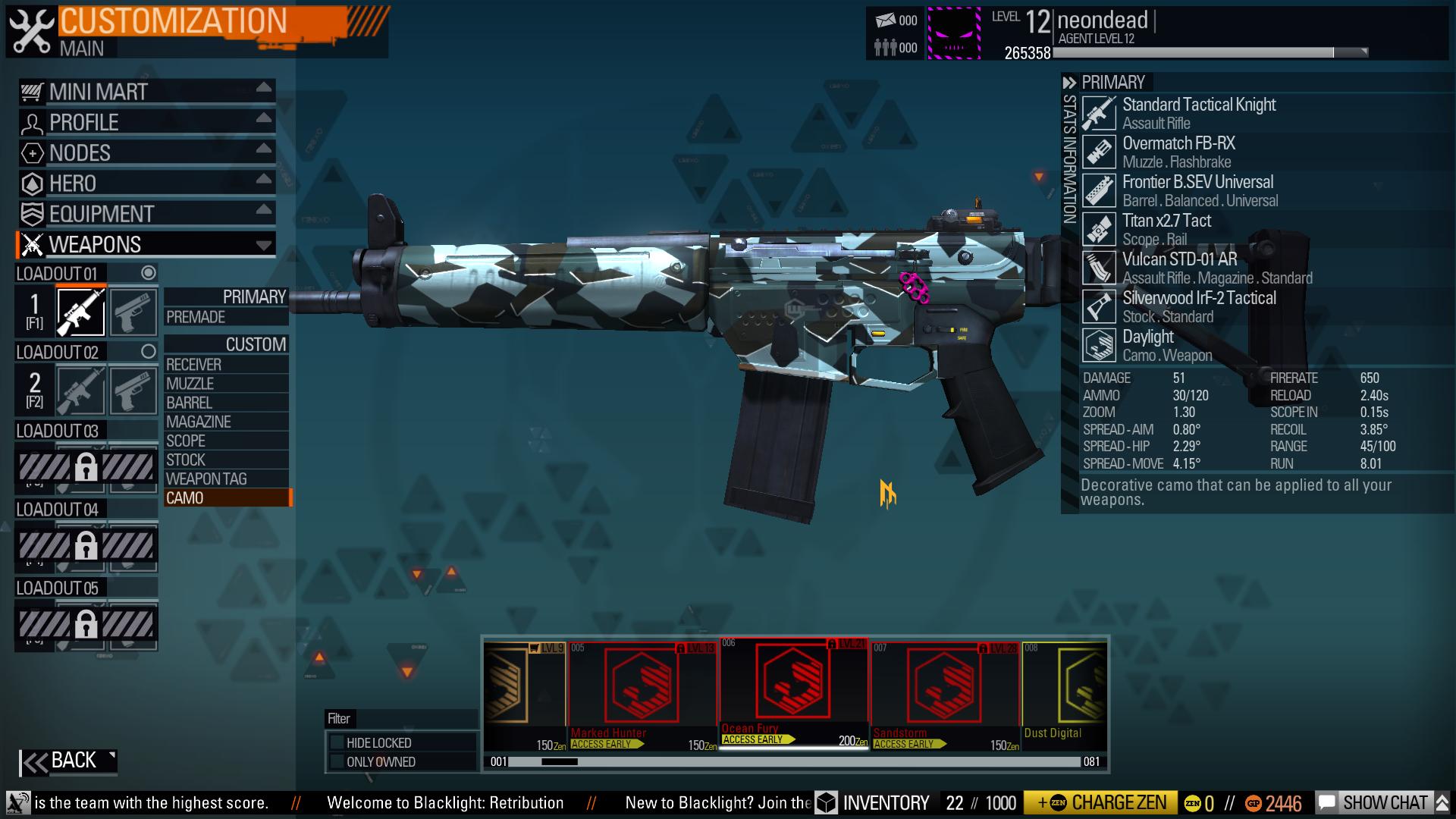Open the Mini Mart menu
Image resolution: width=1456 pixels, height=819 pixels.
146,92
